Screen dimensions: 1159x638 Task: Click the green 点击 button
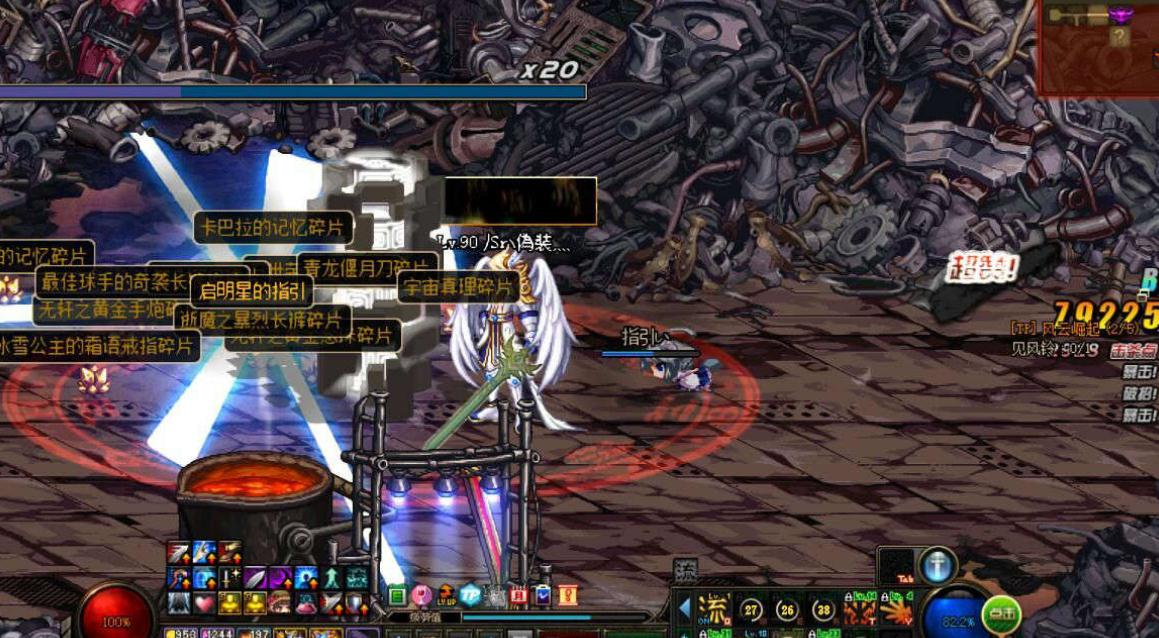coord(1000,612)
